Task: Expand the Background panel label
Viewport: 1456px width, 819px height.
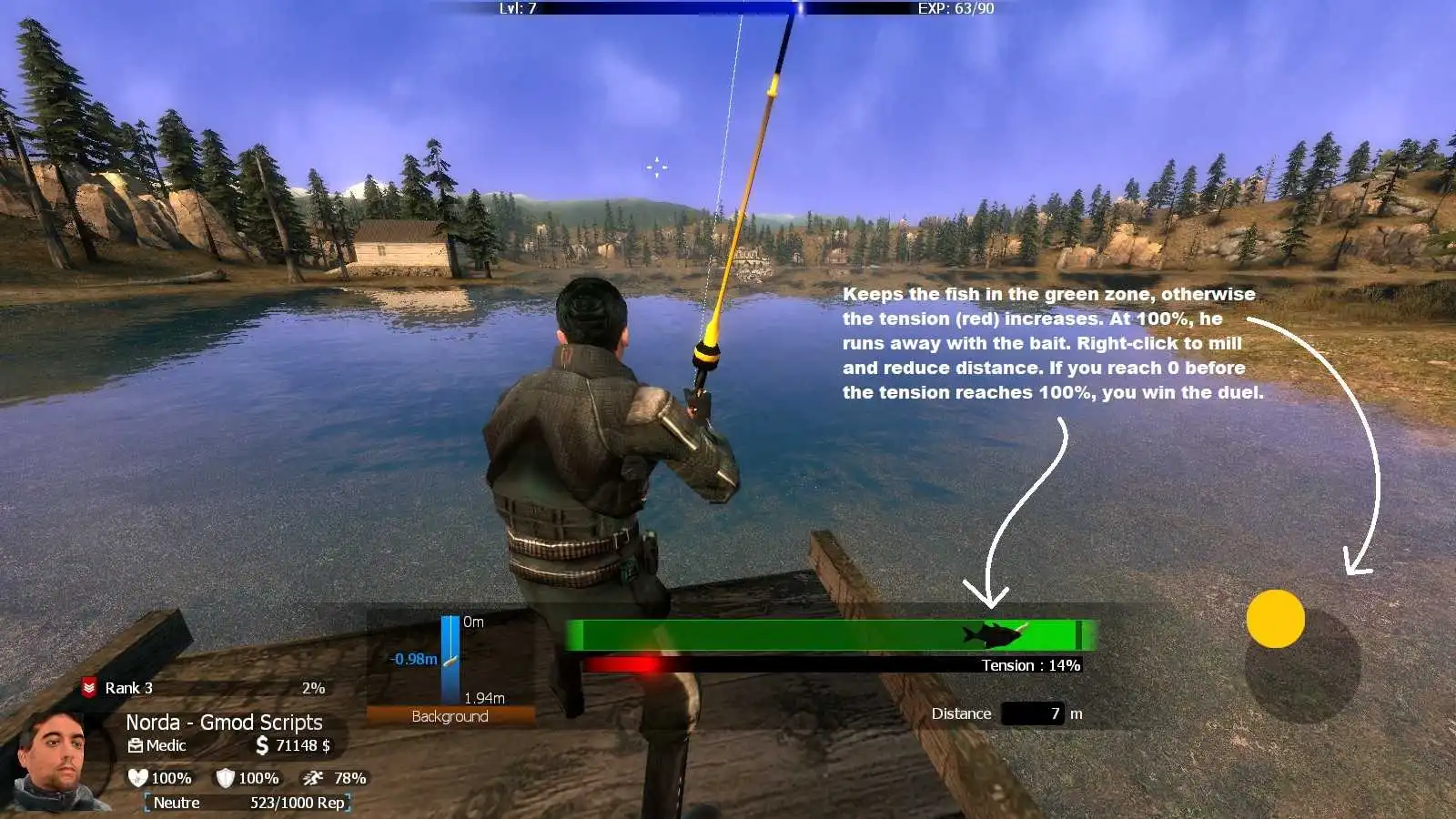Action: tap(448, 716)
